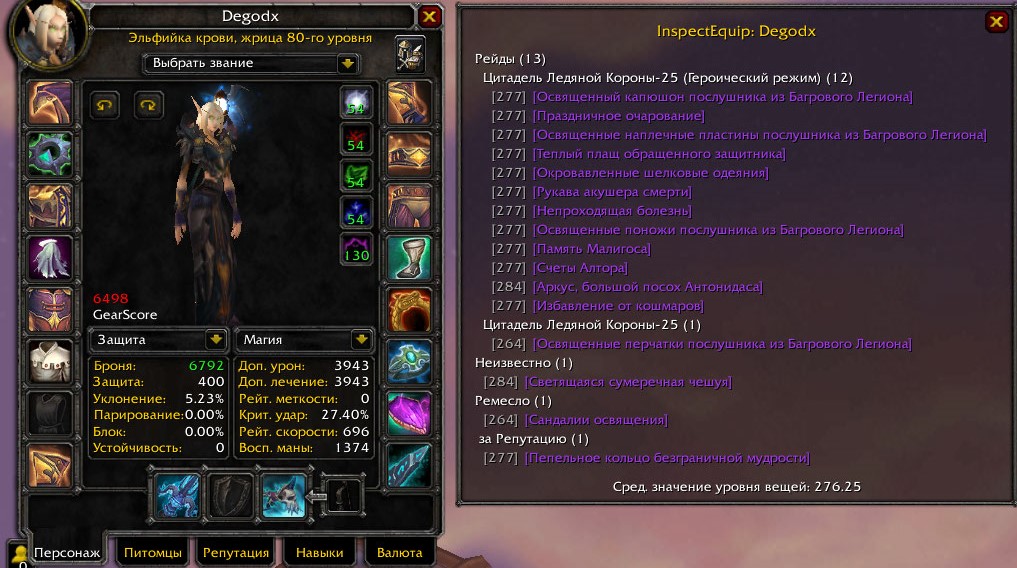This screenshot has width=1017, height=568.
Task: Click the Праздничное очарование item link
Action: tap(604, 116)
